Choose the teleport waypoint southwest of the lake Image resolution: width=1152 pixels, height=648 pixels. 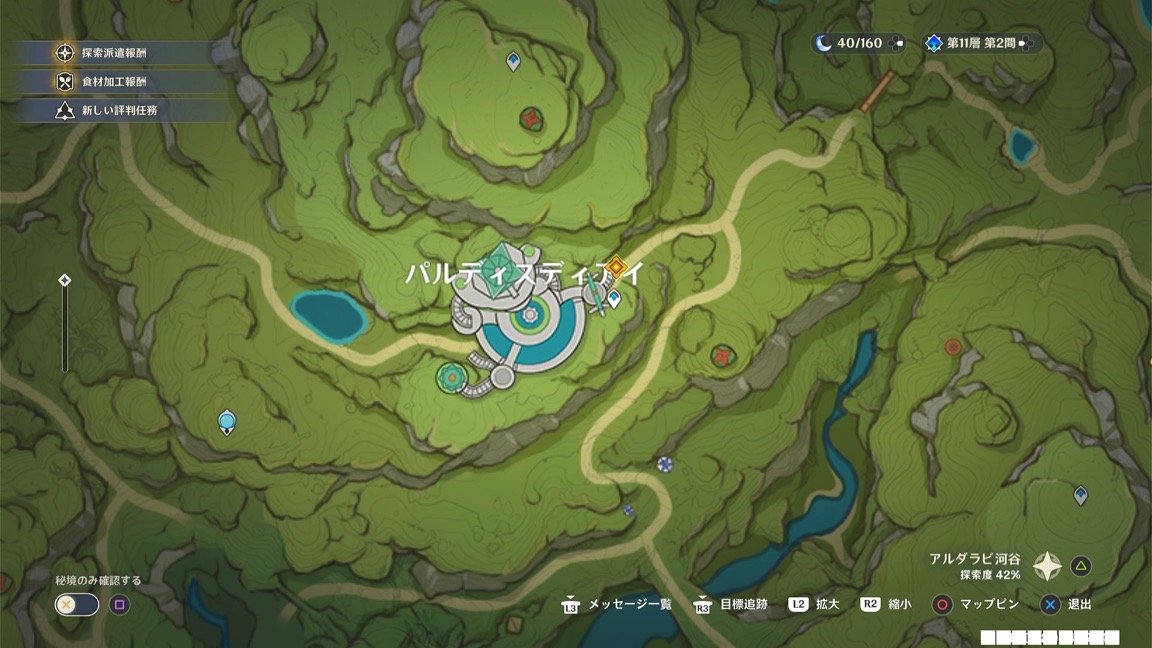(227, 422)
